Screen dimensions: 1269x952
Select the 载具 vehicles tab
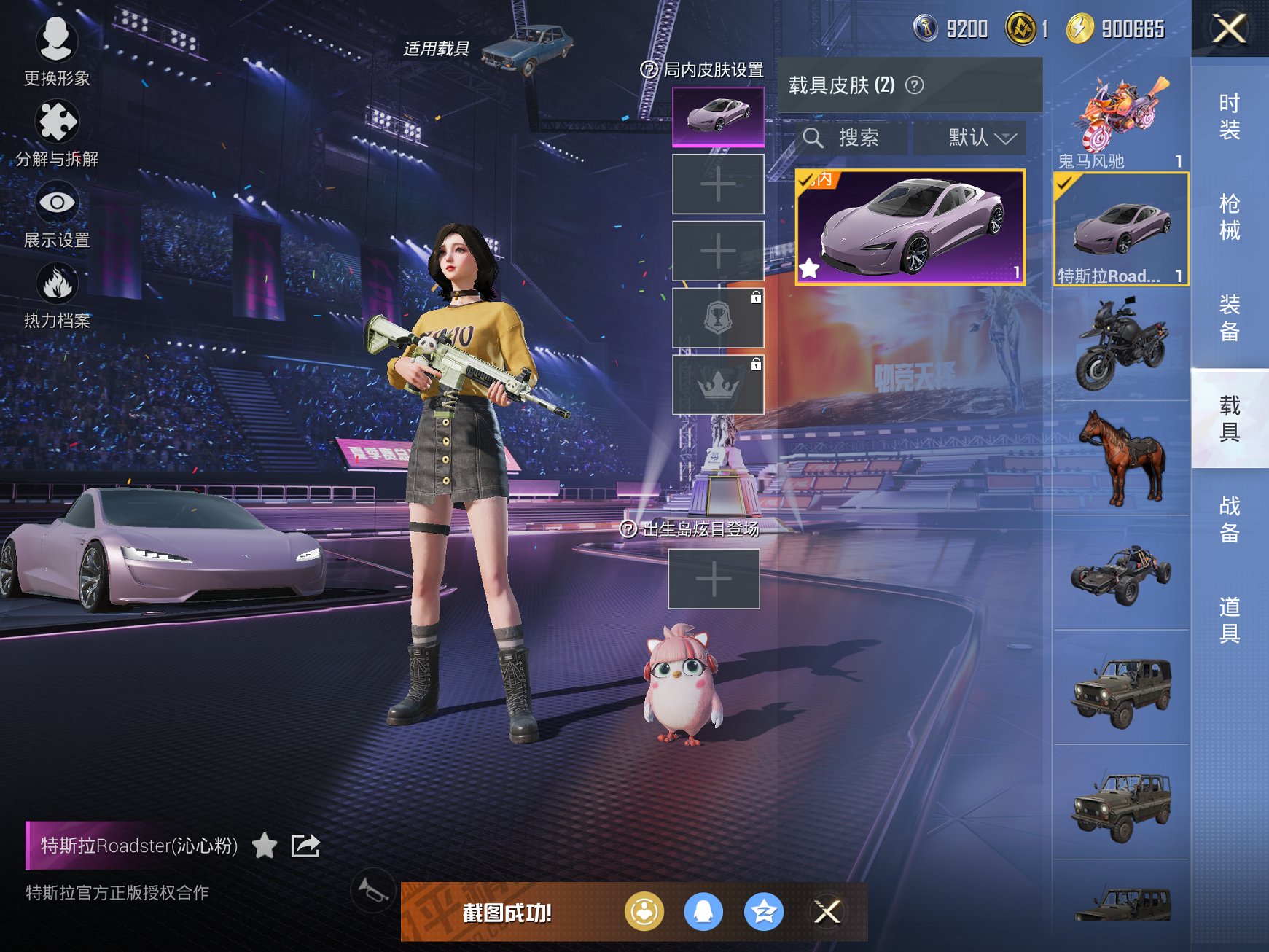pyautogui.click(x=1229, y=418)
